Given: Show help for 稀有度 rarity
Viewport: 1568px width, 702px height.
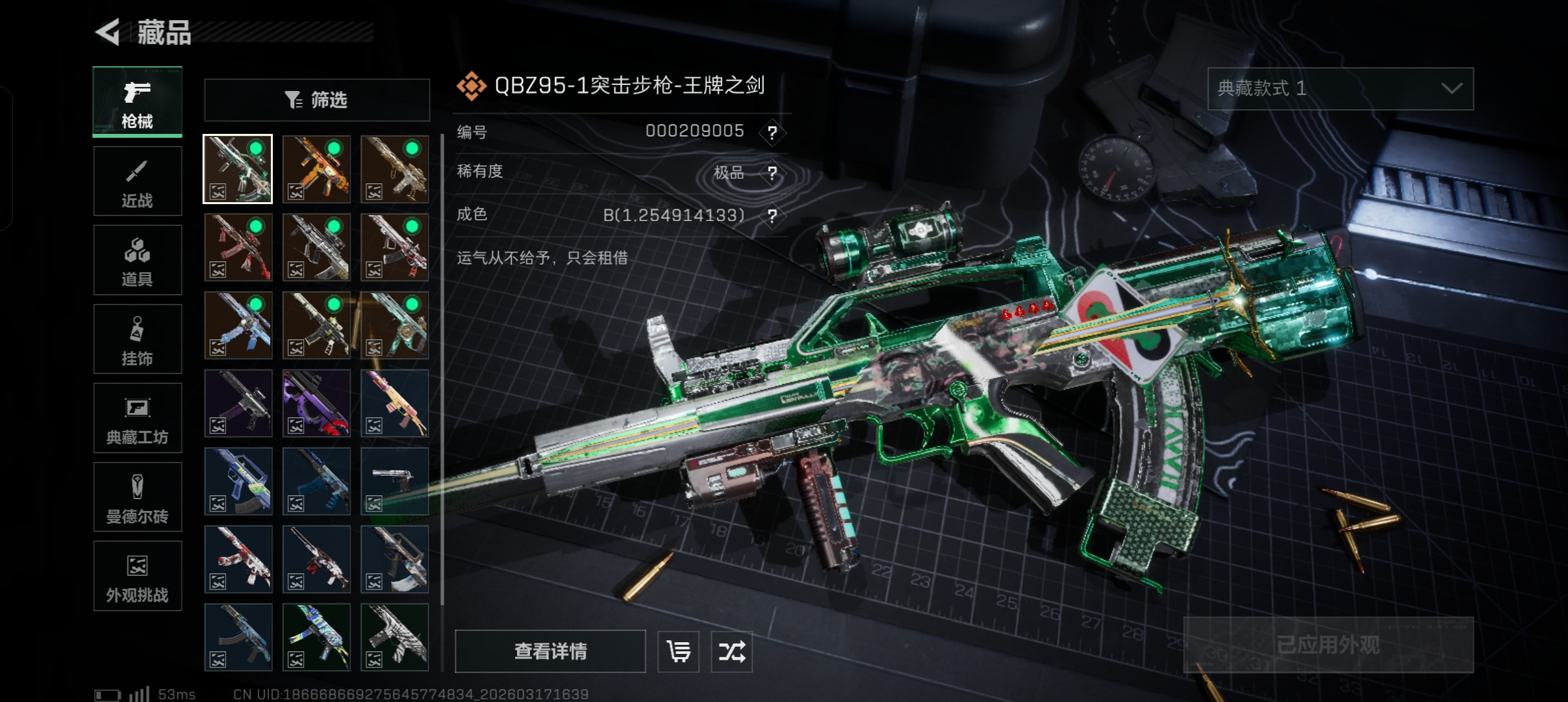Looking at the screenshot, I should pos(772,174).
